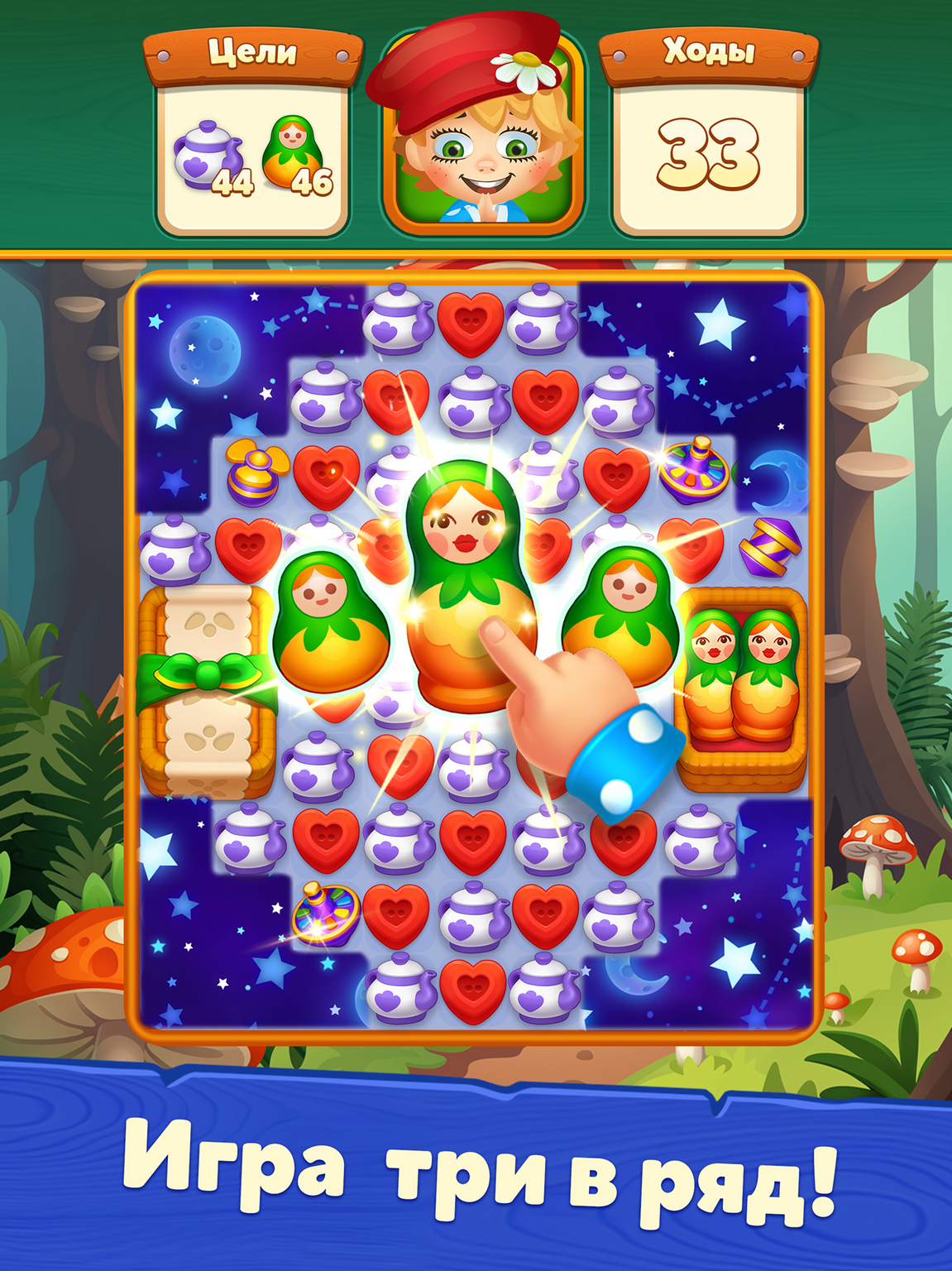This screenshot has width=952, height=1271.
Task: Click the basket holding two matryoshka dolls
Action: pos(742,687)
